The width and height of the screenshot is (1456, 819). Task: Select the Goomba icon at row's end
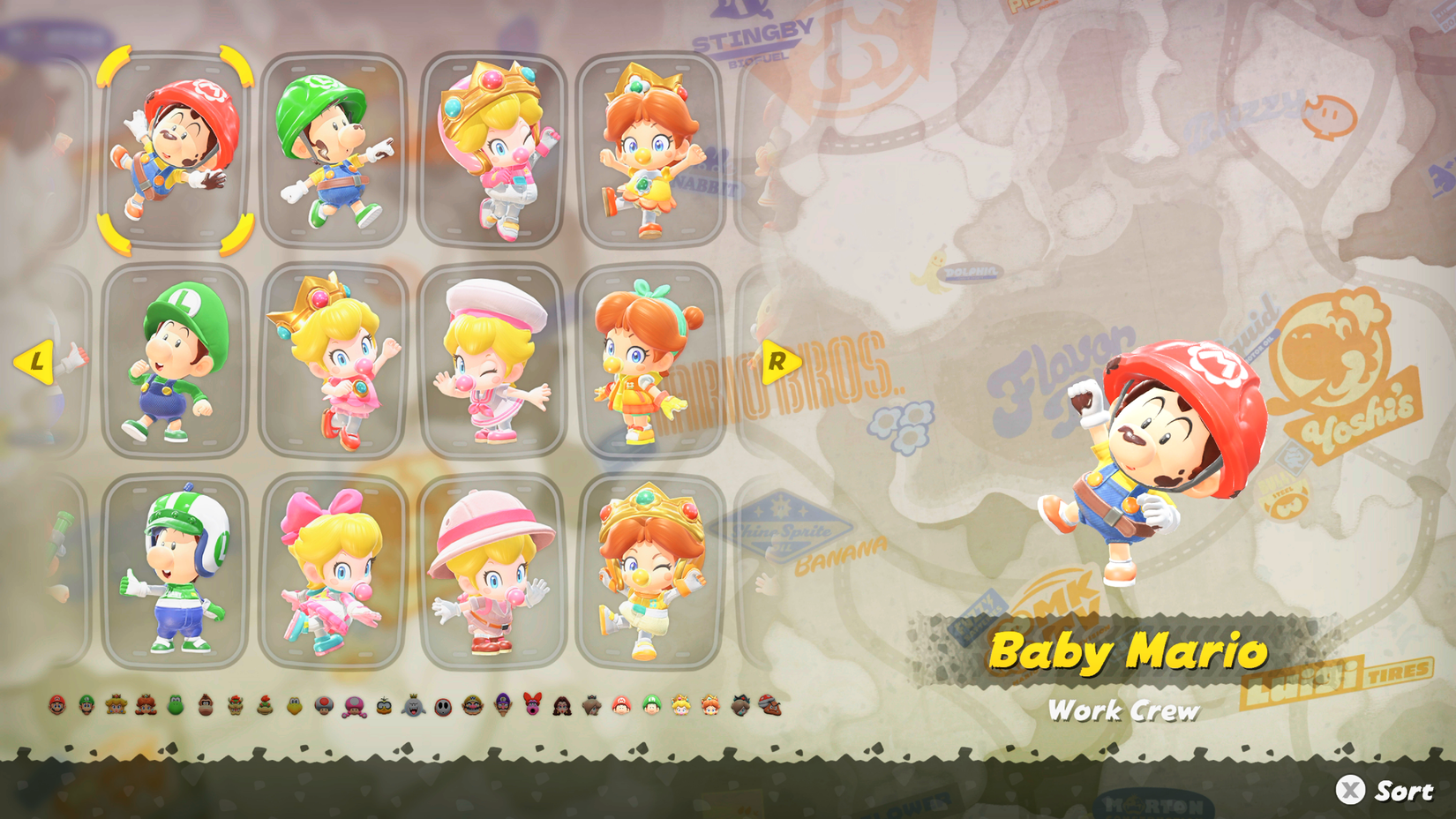(769, 706)
